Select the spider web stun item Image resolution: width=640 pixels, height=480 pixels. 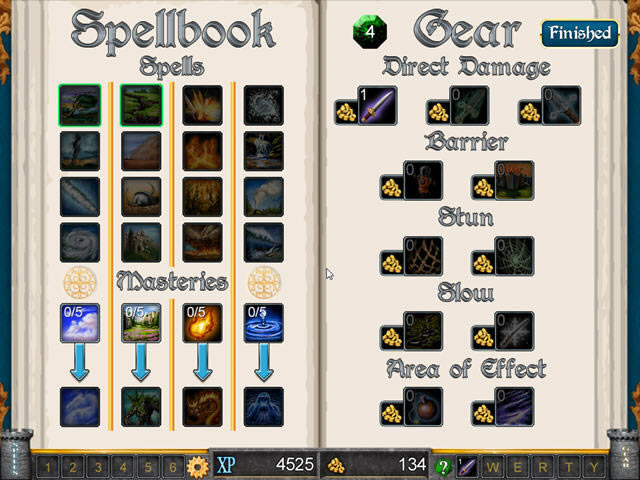(x=513, y=257)
